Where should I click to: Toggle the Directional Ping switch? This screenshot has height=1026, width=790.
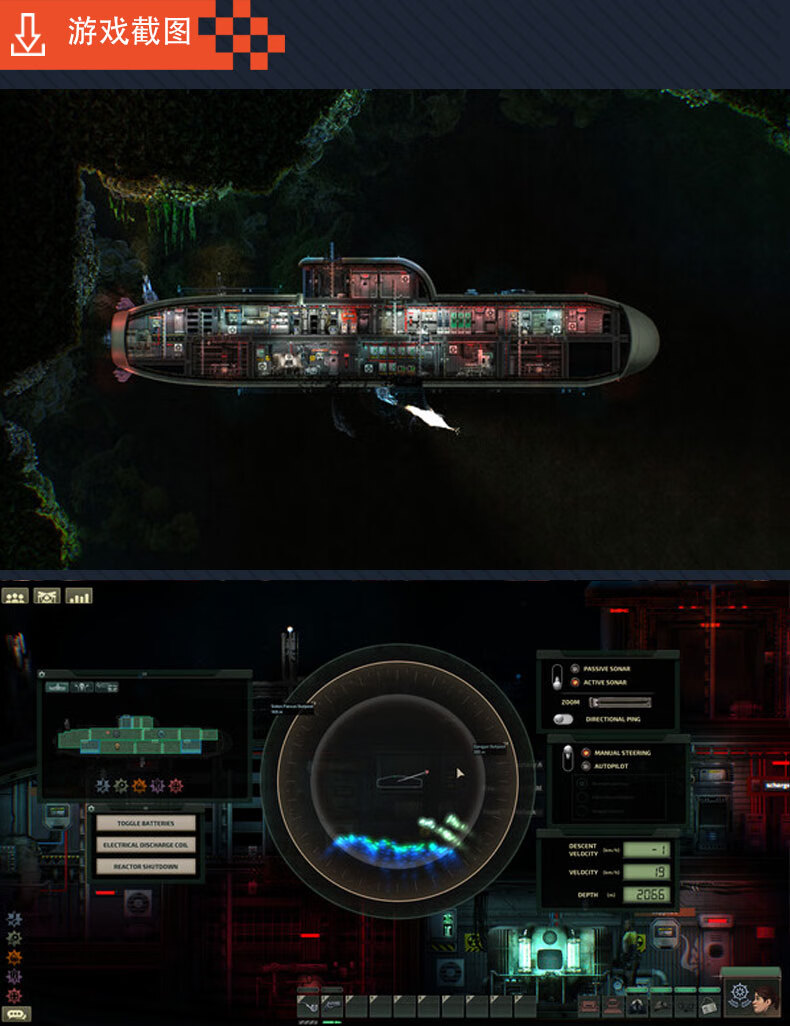click(x=565, y=719)
